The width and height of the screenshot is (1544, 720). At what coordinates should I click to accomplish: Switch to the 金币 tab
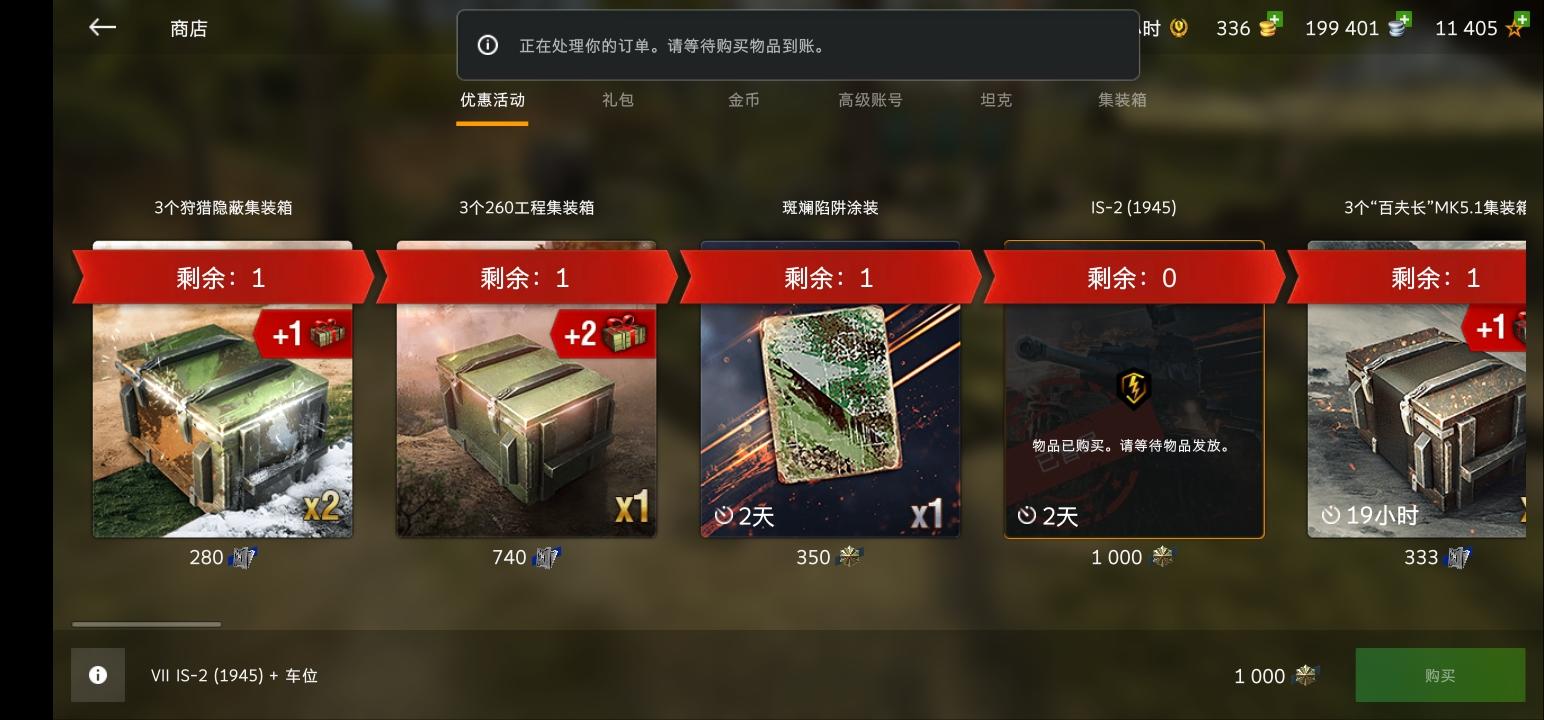[744, 100]
